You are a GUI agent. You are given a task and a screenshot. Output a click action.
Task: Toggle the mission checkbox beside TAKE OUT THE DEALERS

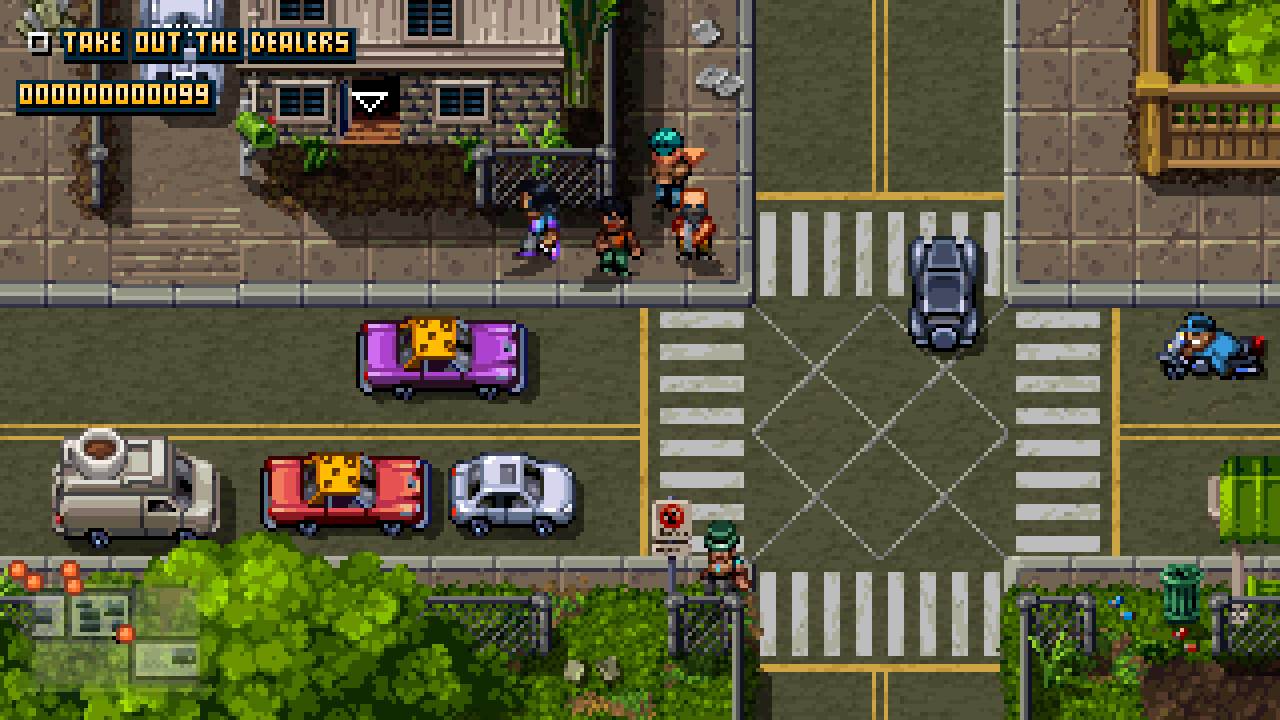tap(38, 42)
